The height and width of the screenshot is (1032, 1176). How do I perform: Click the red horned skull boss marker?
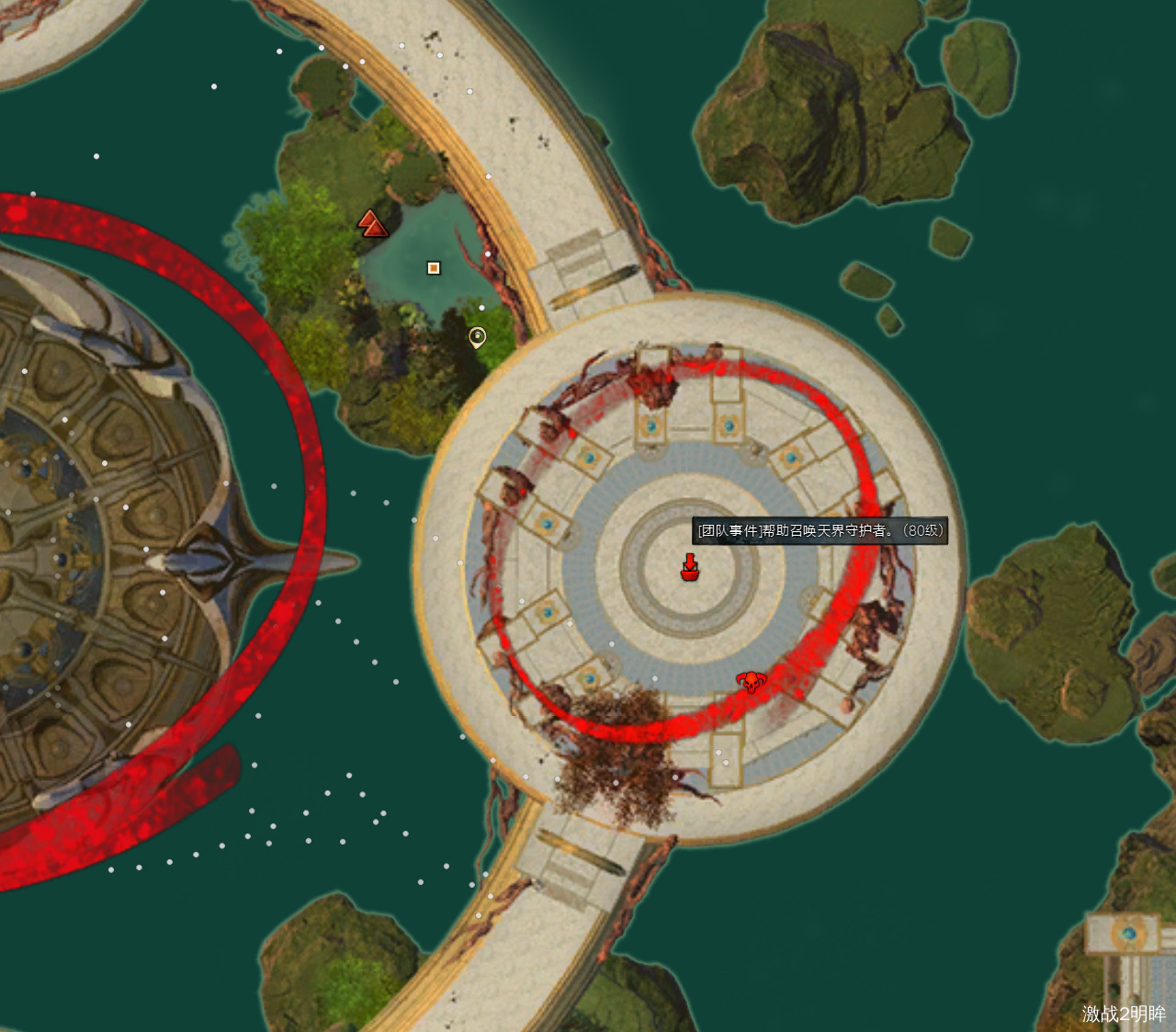tap(752, 682)
